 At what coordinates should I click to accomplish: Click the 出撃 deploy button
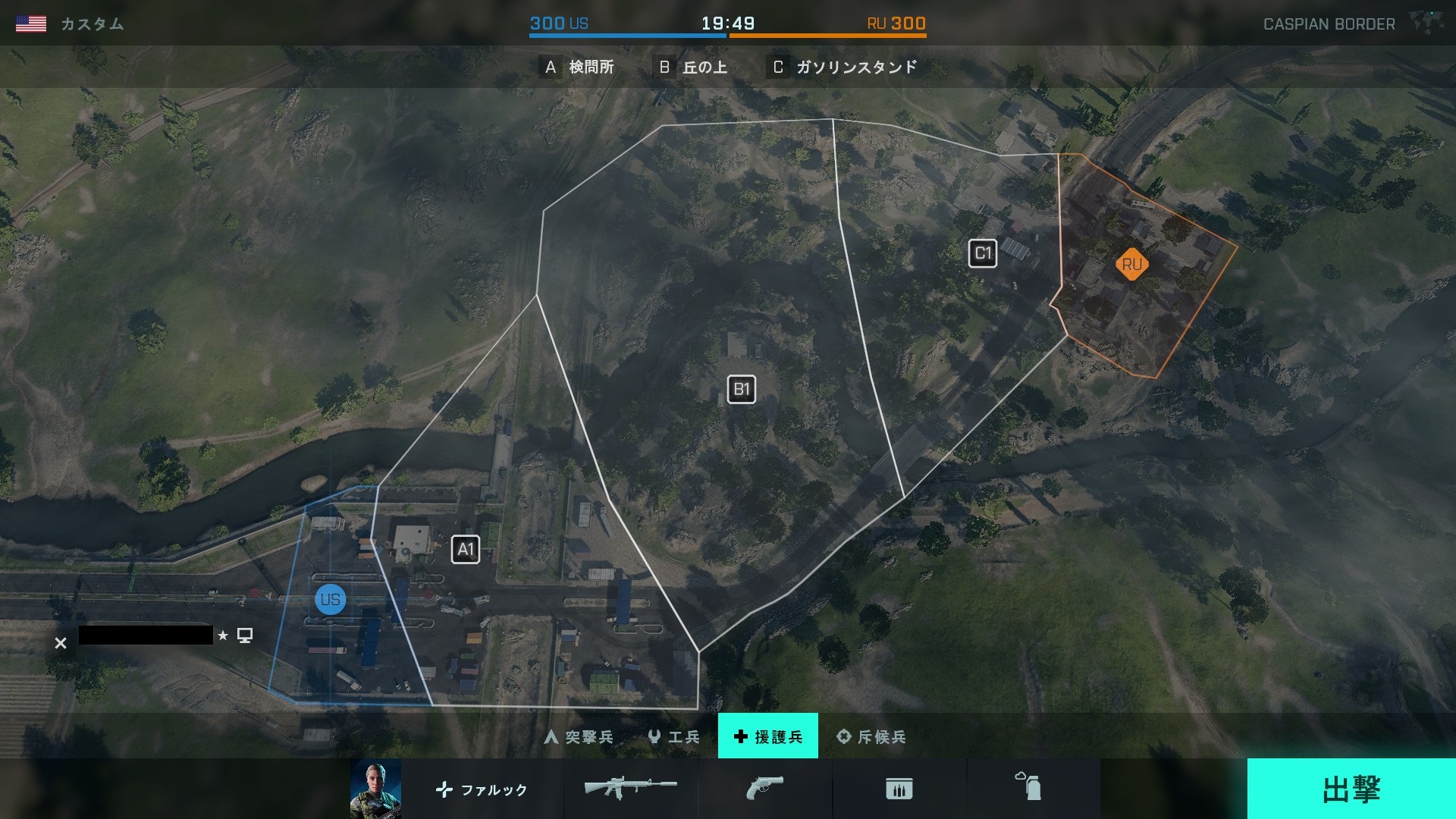[1351, 789]
